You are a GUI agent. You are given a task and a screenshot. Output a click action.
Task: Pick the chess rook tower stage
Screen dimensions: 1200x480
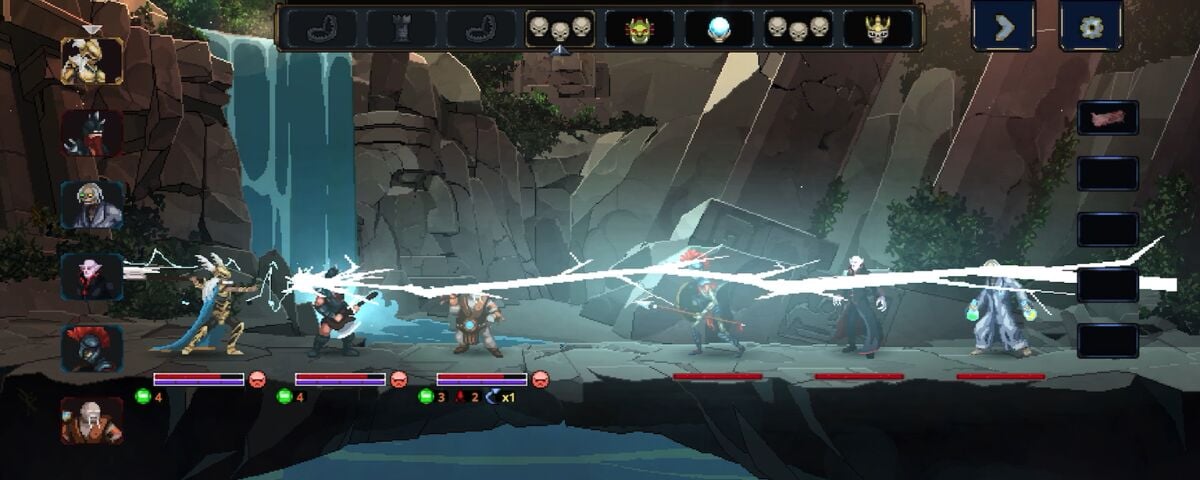[x=400, y=29]
